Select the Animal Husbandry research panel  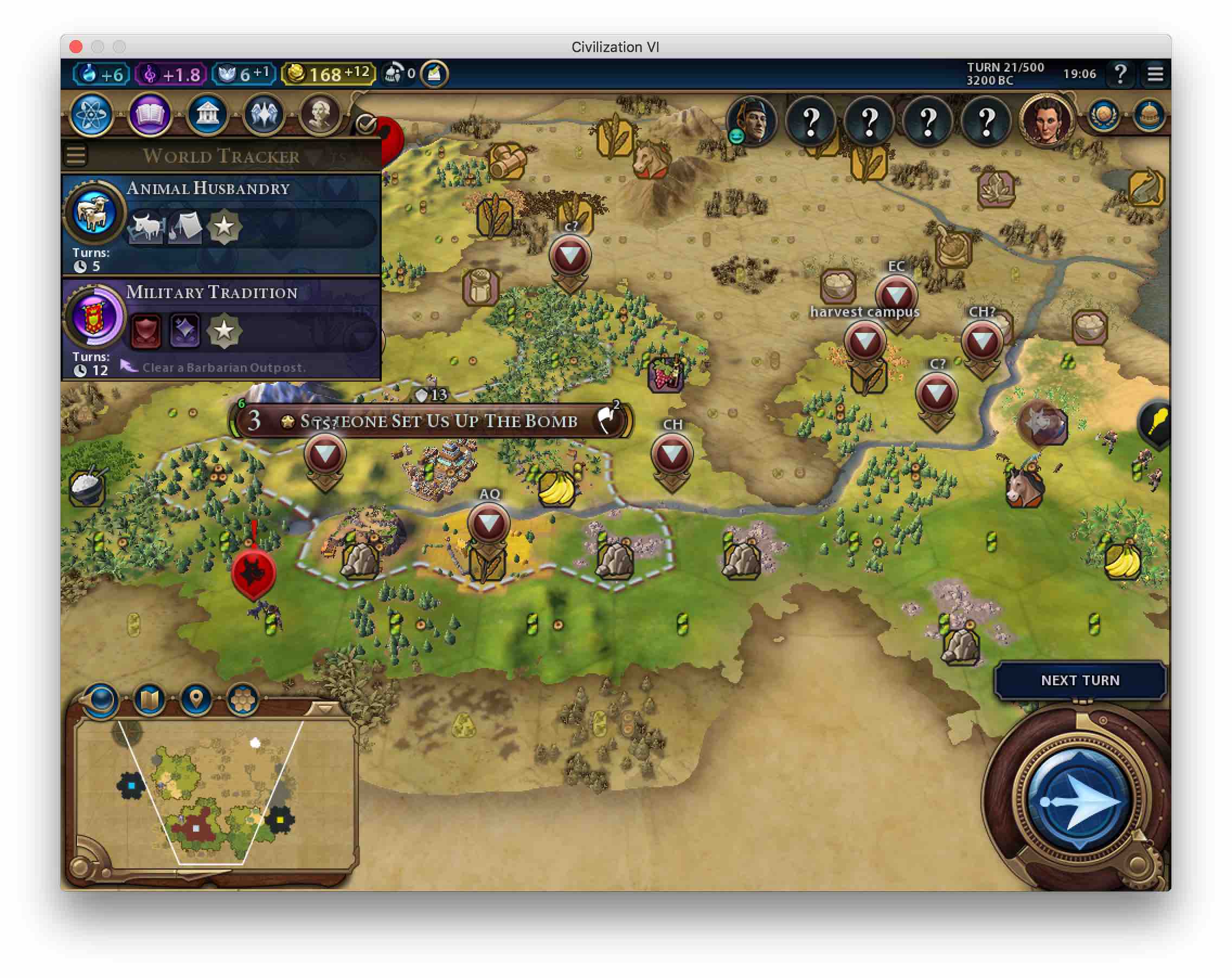[x=221, y=224]
